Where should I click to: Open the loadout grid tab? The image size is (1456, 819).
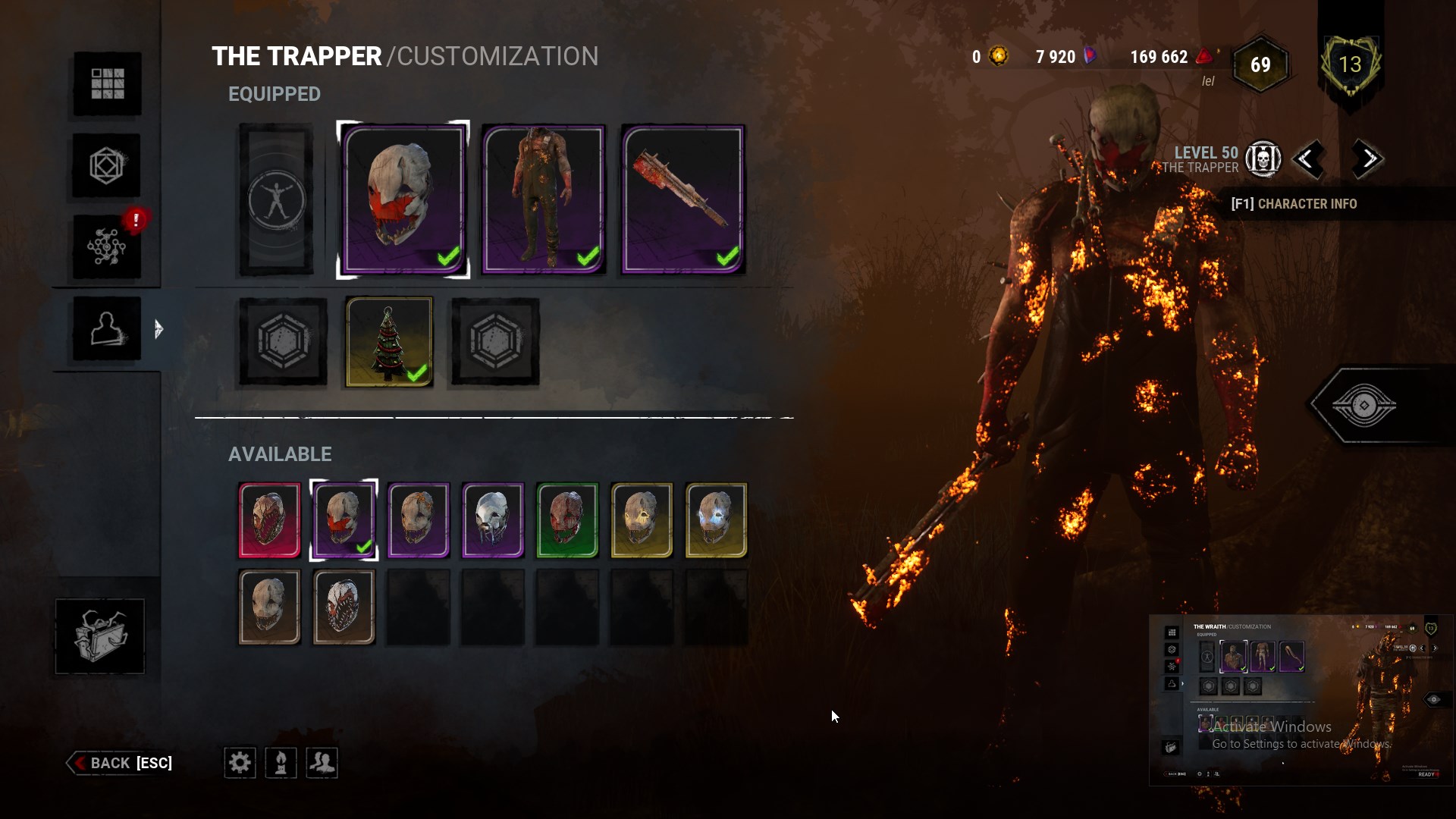[107, 83]
